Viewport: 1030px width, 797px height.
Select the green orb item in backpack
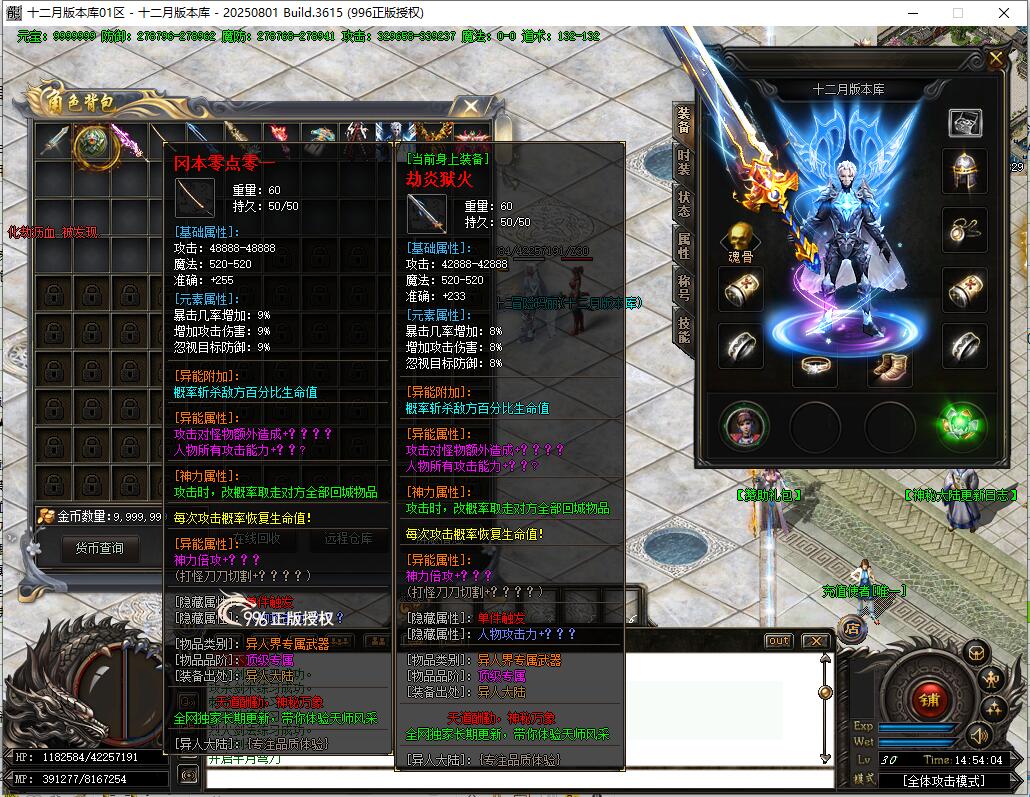pyautogui.click(x=96, y=144)
